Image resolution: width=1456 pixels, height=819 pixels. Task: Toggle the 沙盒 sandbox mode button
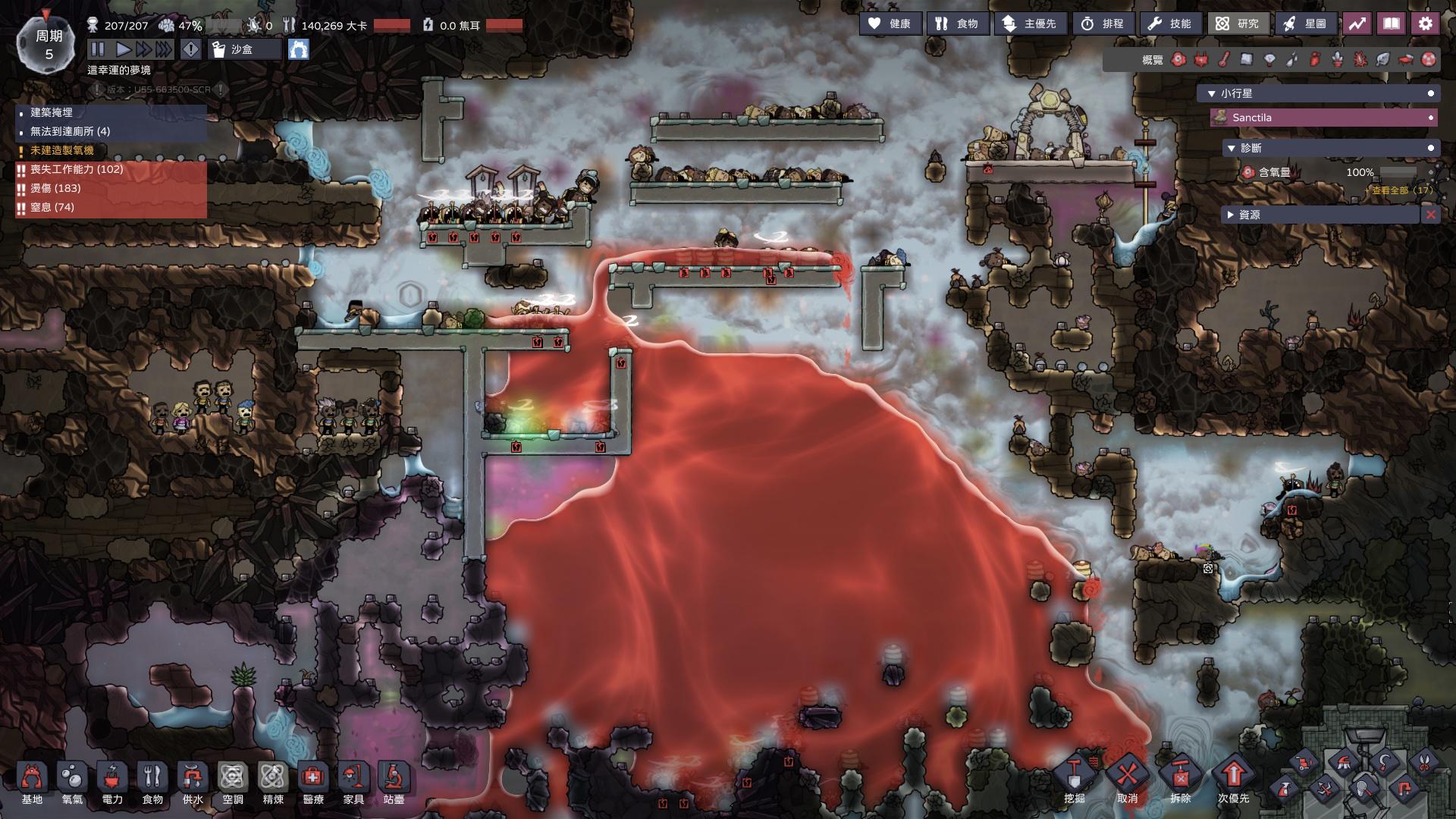(x=244, y=49)
